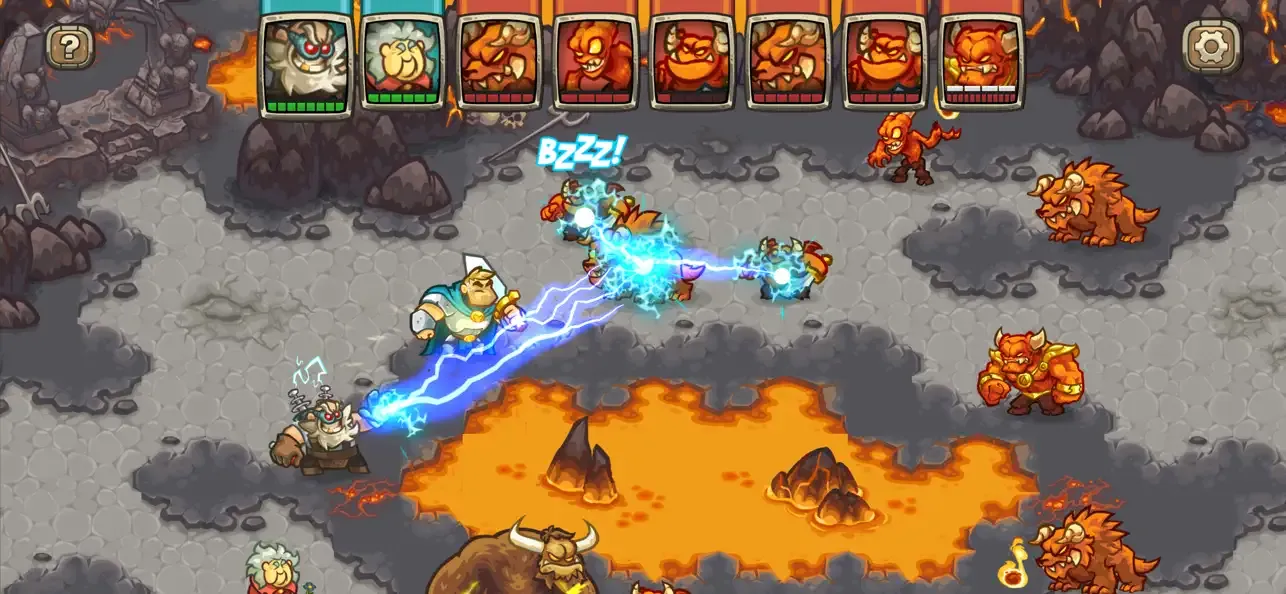The height and width of the screenshot is (594, 1286).
Task: Select the white-haired old lady portrait
Action: (x=403, y=60)
